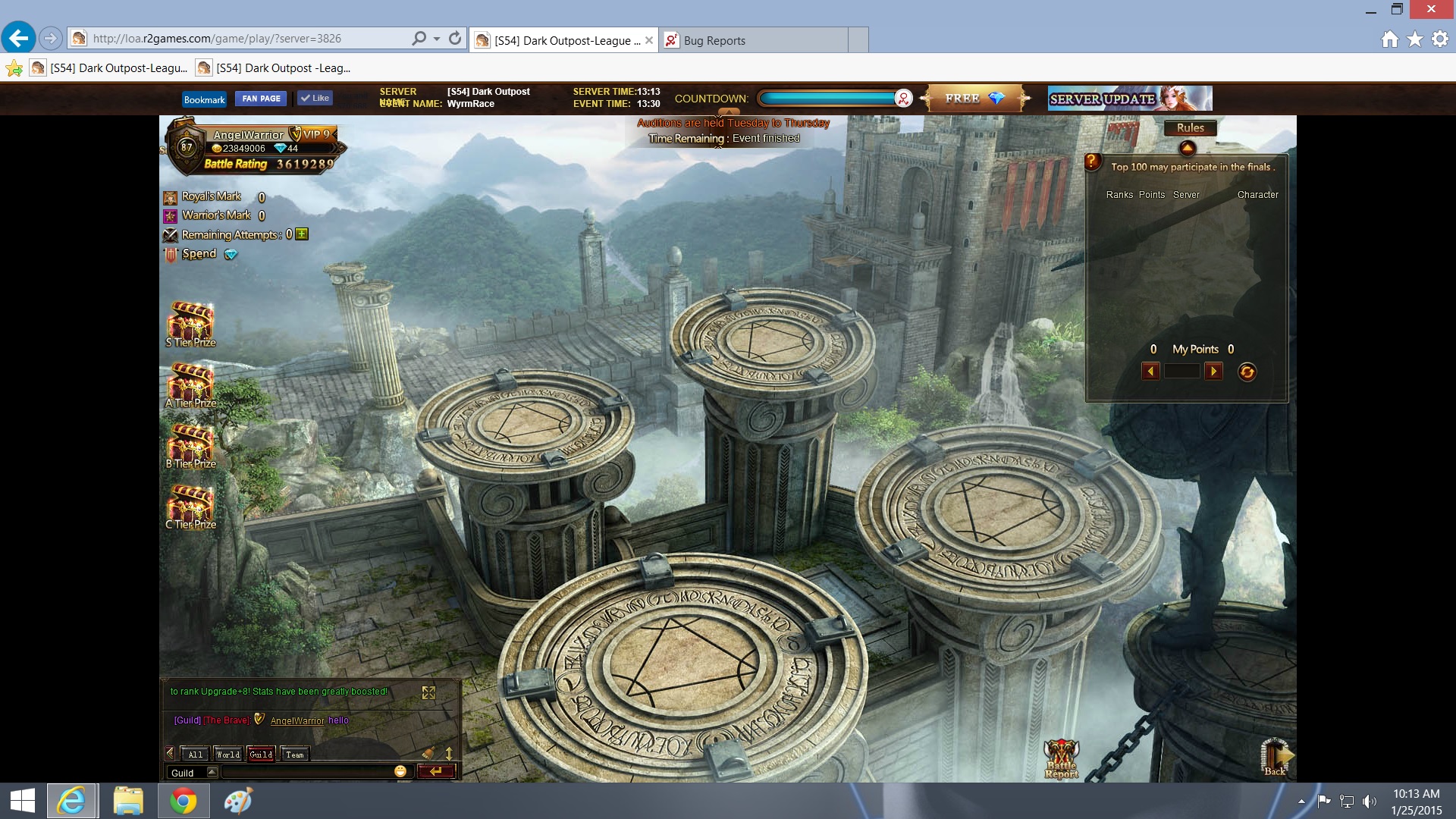View the C Tier Prize chest
This screenshot has height=819, width=1456.
(191, 506)
